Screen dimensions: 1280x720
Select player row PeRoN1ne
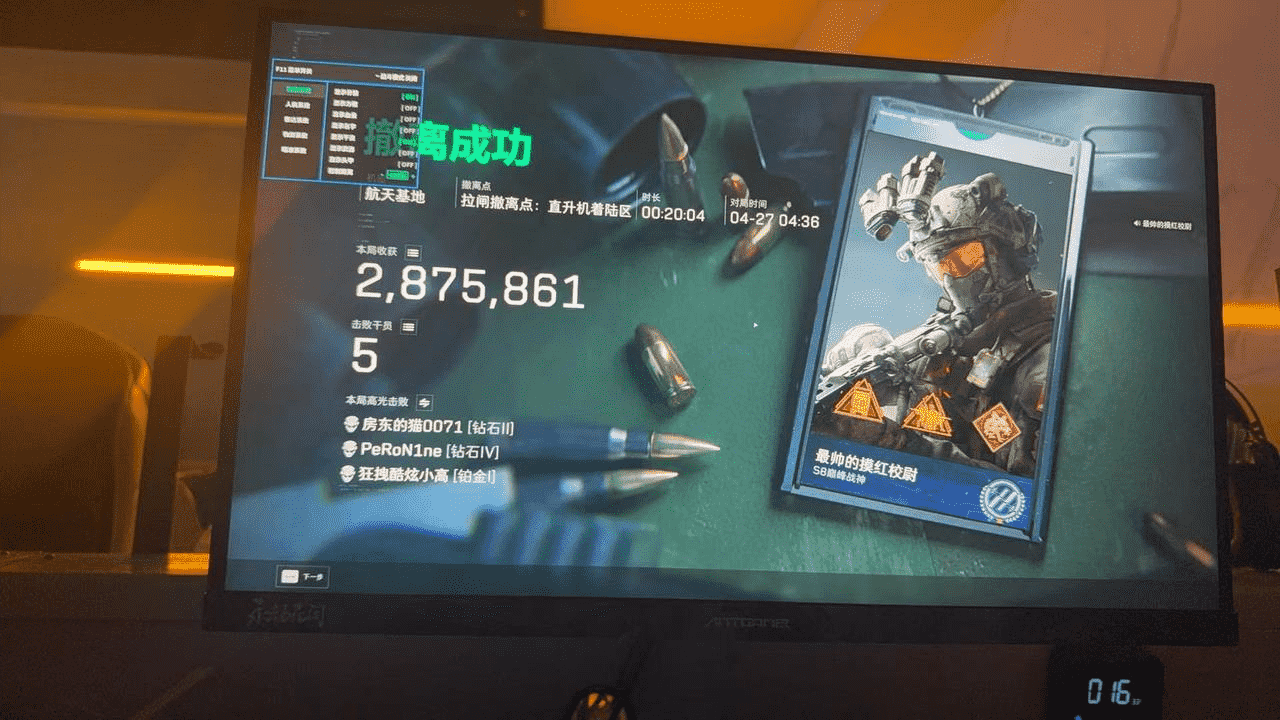point(420,451)
